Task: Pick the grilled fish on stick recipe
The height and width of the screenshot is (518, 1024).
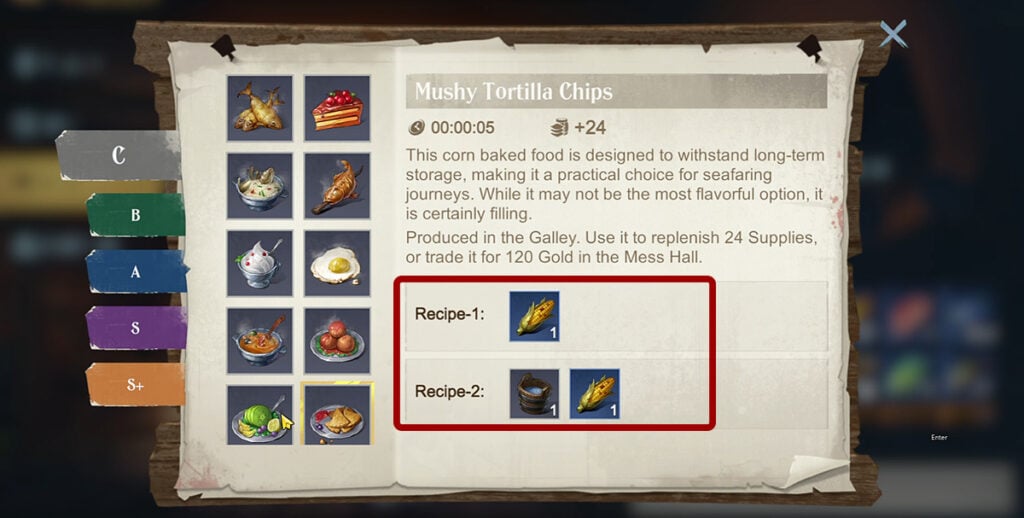Action: tap(337, 185)
